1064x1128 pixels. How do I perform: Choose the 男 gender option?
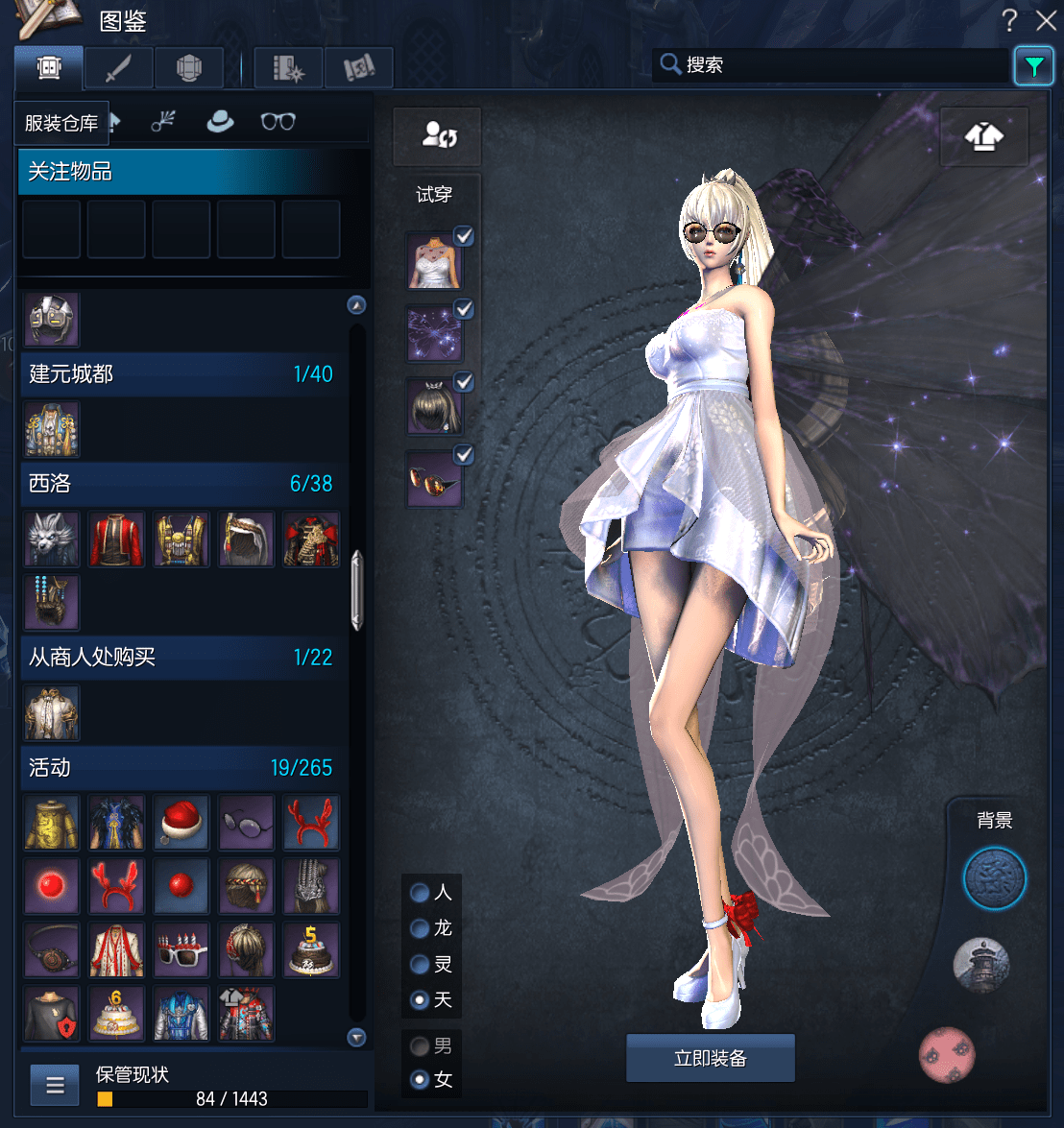[420, 1045]
